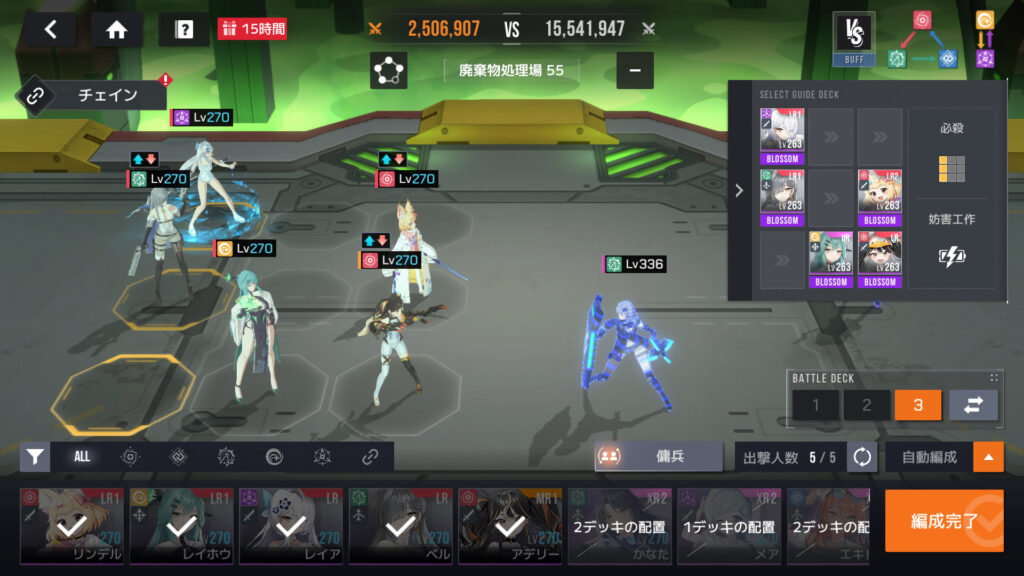Open the help question mark guide

click(184, 29)
